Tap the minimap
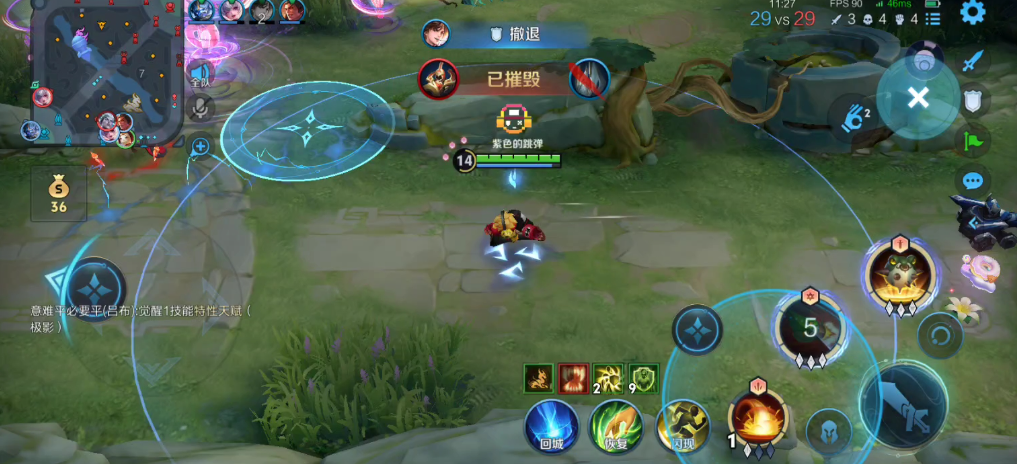The image size is (1017, 464). tap(106, 73)
